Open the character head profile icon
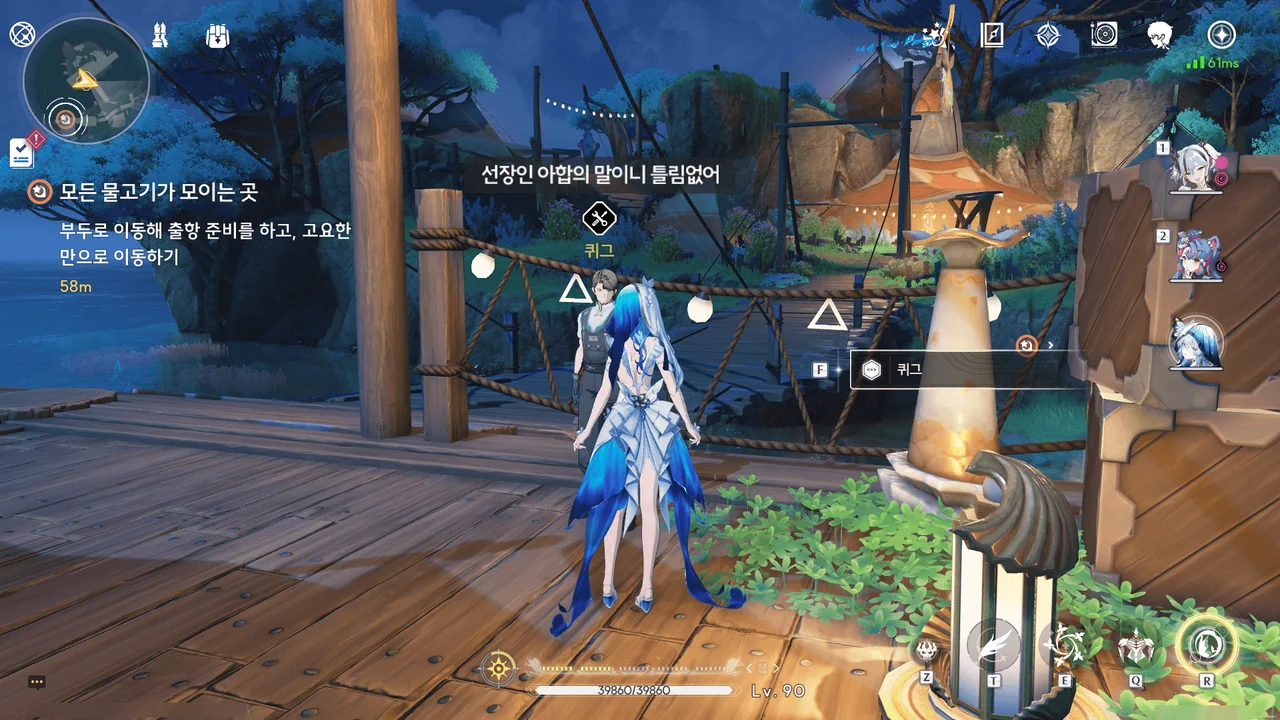The image size is (1280, 720). pos(1160,36)
